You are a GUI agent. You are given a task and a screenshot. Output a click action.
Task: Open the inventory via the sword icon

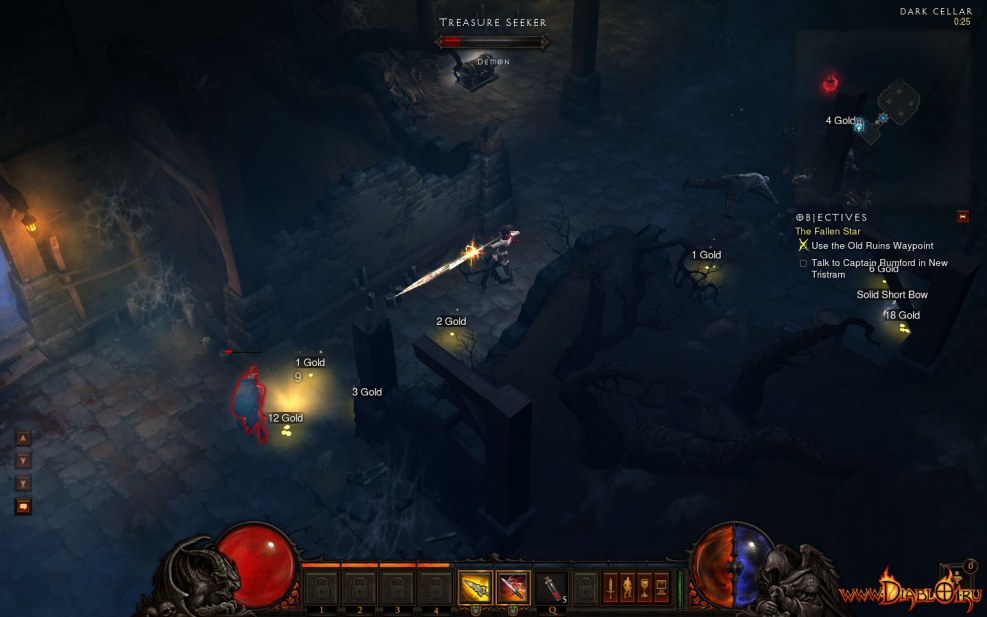612,587
